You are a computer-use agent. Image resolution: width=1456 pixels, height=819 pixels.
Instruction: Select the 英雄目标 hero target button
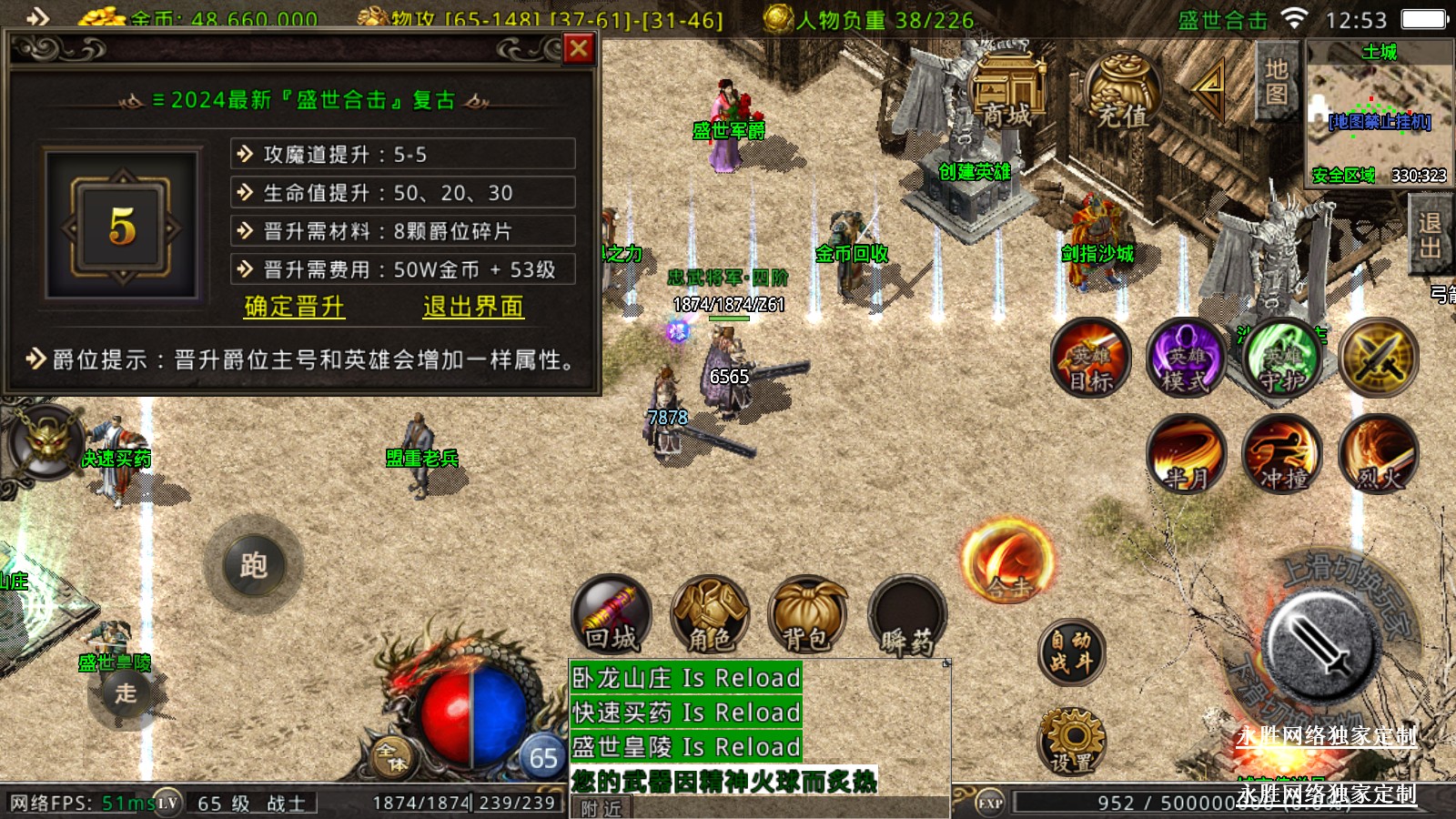1091,358
